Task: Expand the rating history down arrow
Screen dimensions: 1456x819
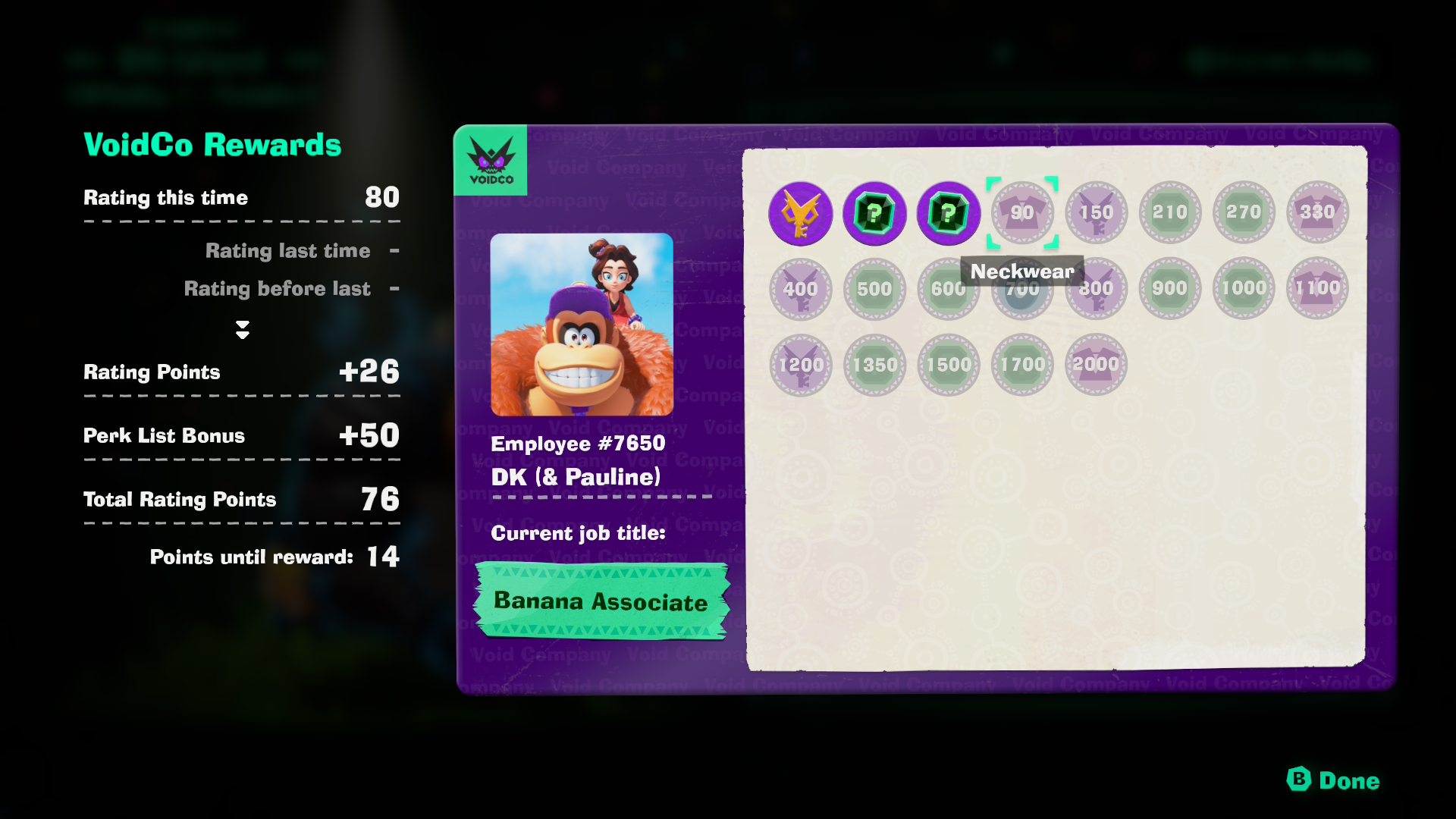Action: (243, 329)
